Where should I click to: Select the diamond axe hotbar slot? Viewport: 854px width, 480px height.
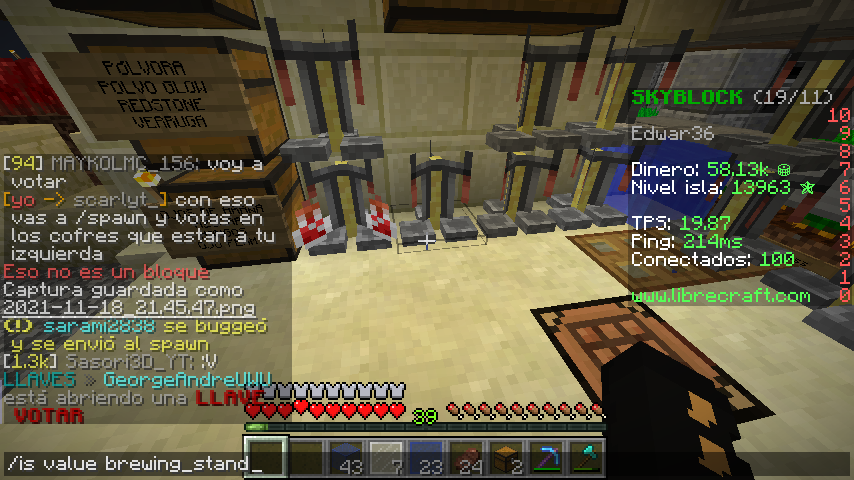[586, 457]
